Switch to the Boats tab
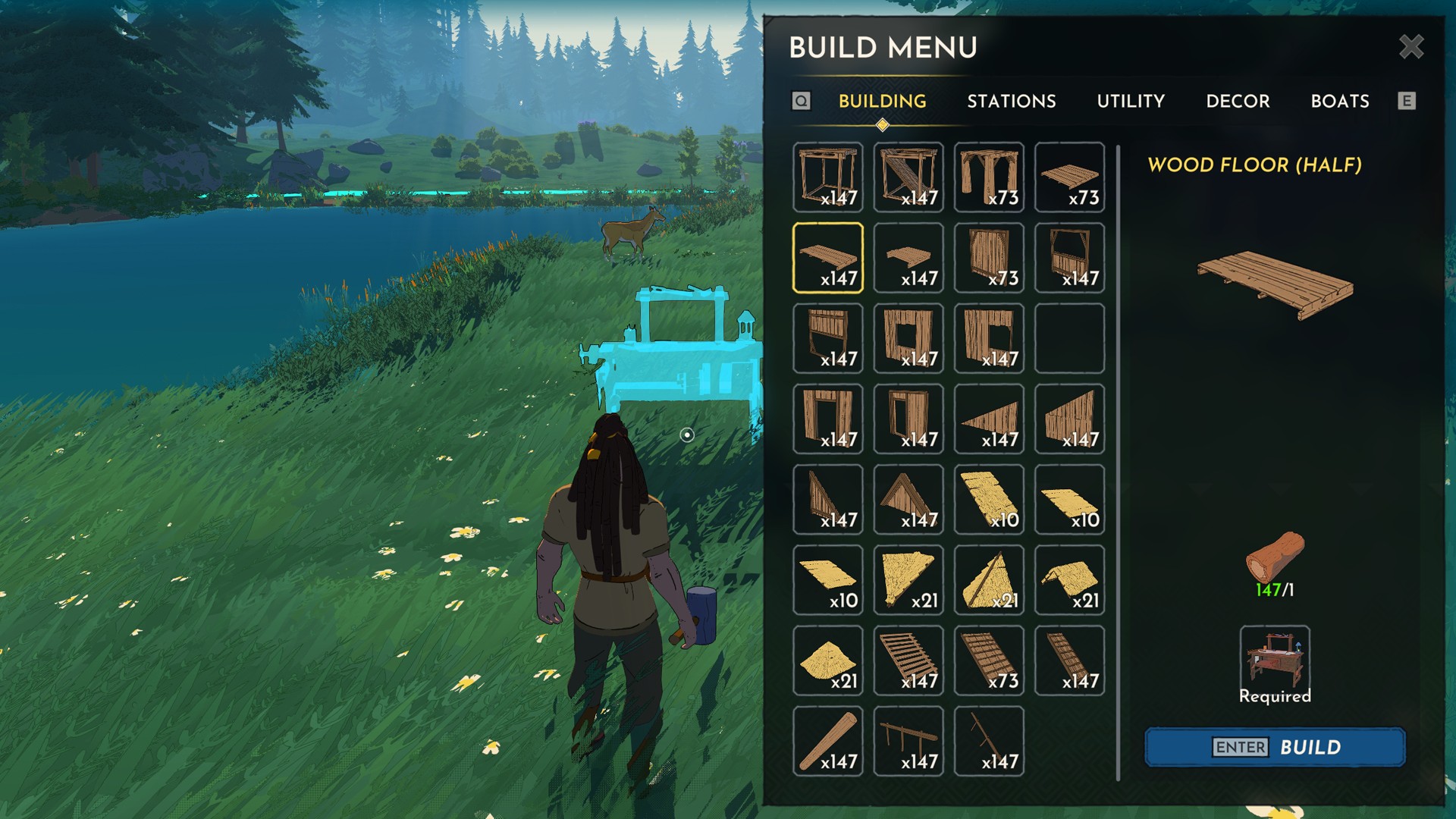Viewport: 1456px width, 819px height. point(1339,101)
